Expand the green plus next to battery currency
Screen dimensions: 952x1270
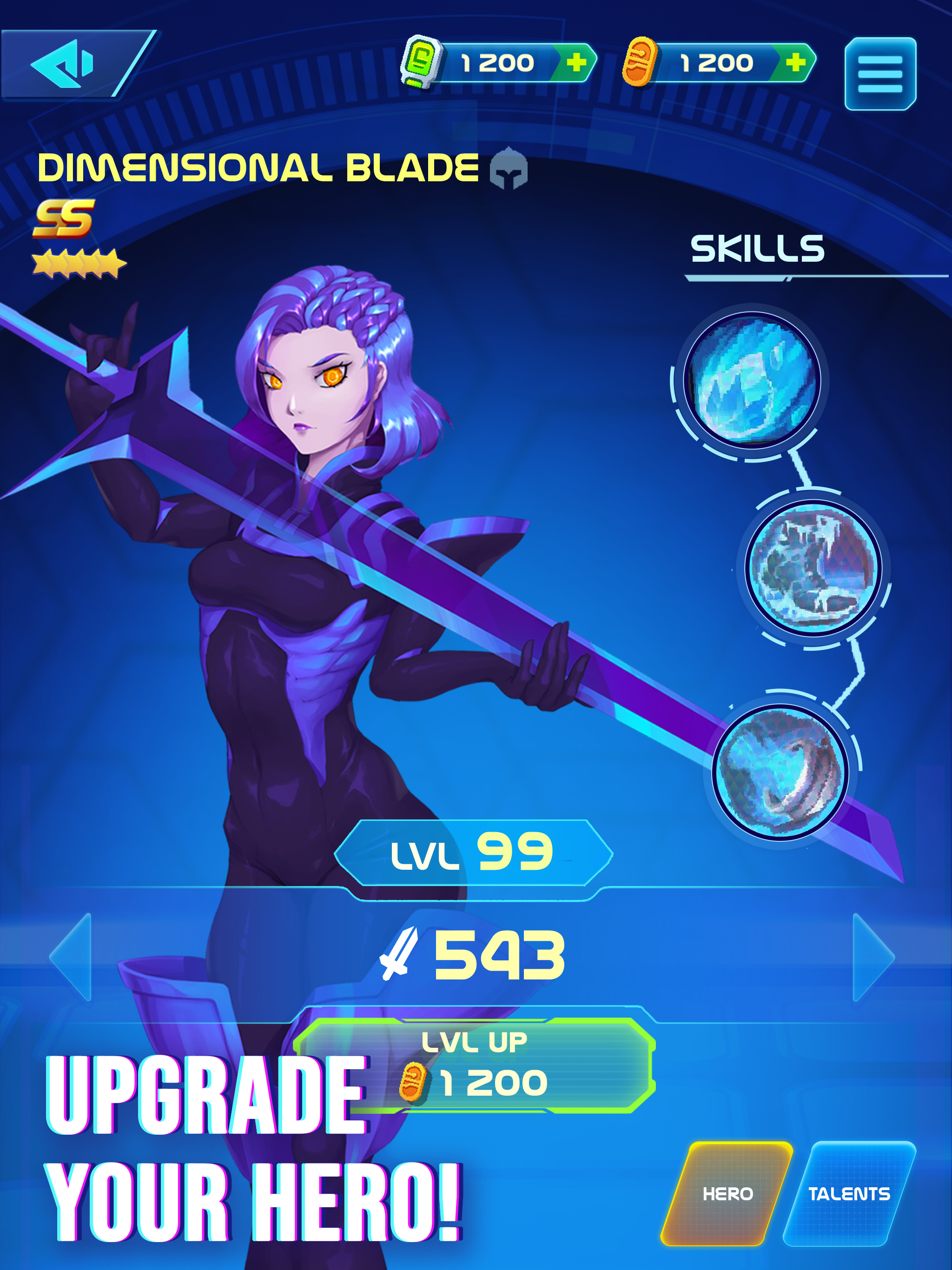coord(576,61)
